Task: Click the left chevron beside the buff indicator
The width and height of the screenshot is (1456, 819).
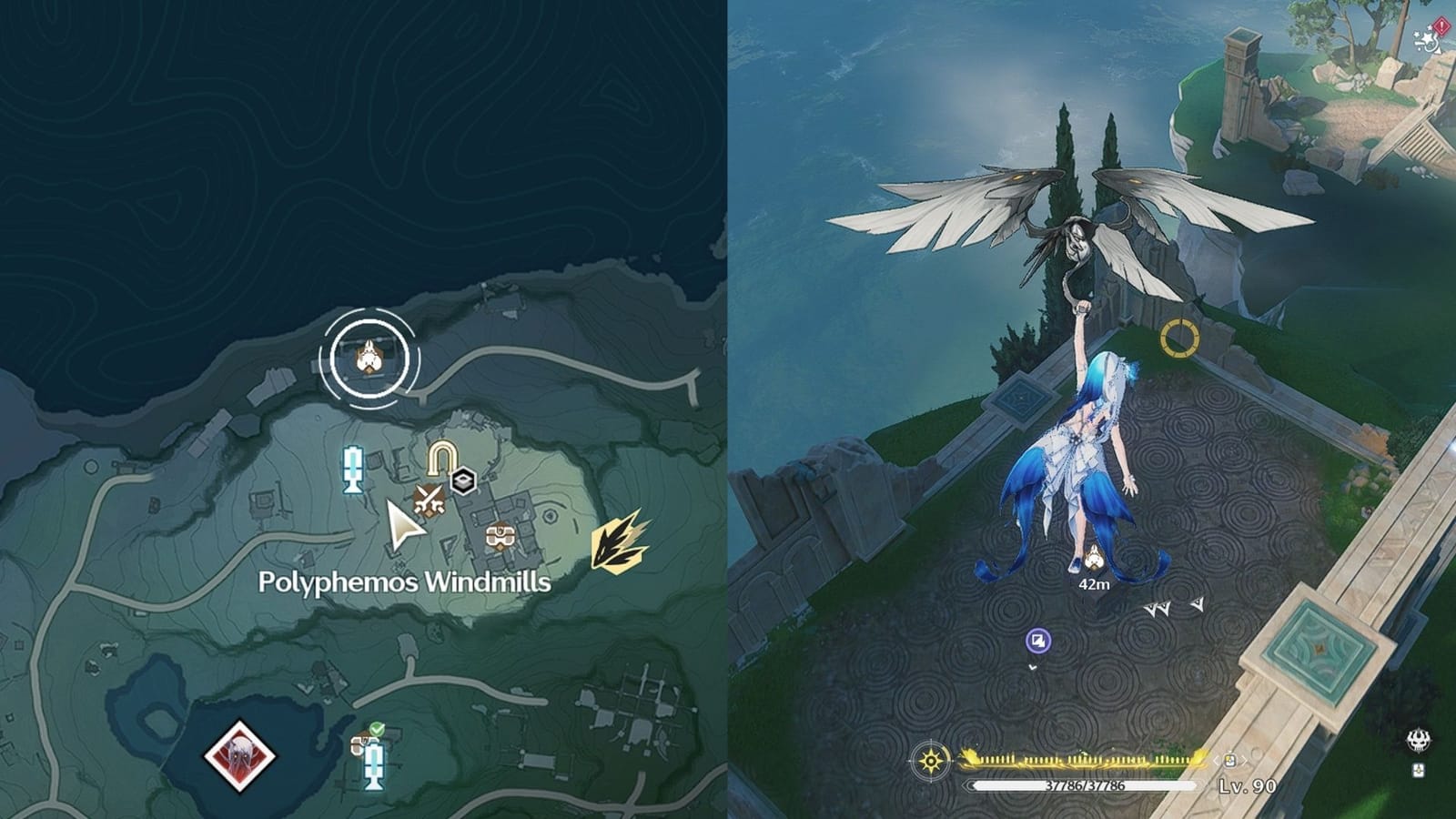Action: (x=1216, y=761)
